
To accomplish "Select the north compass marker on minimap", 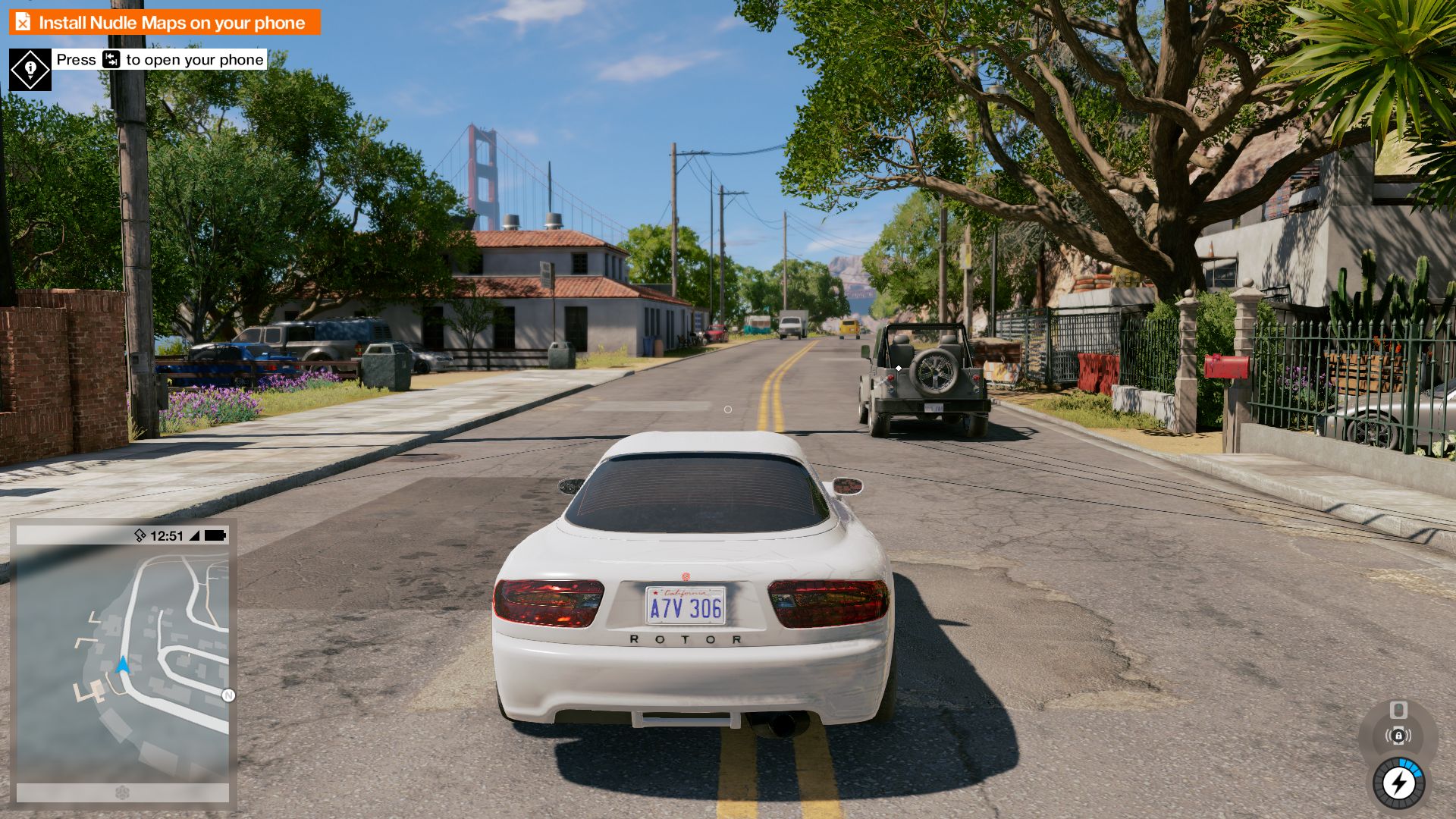I will [228, 695].
